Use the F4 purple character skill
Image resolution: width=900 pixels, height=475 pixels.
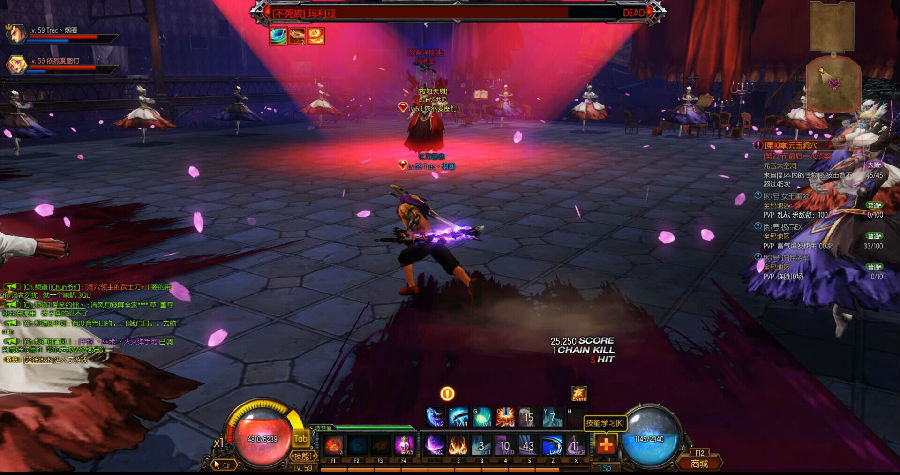404,444
